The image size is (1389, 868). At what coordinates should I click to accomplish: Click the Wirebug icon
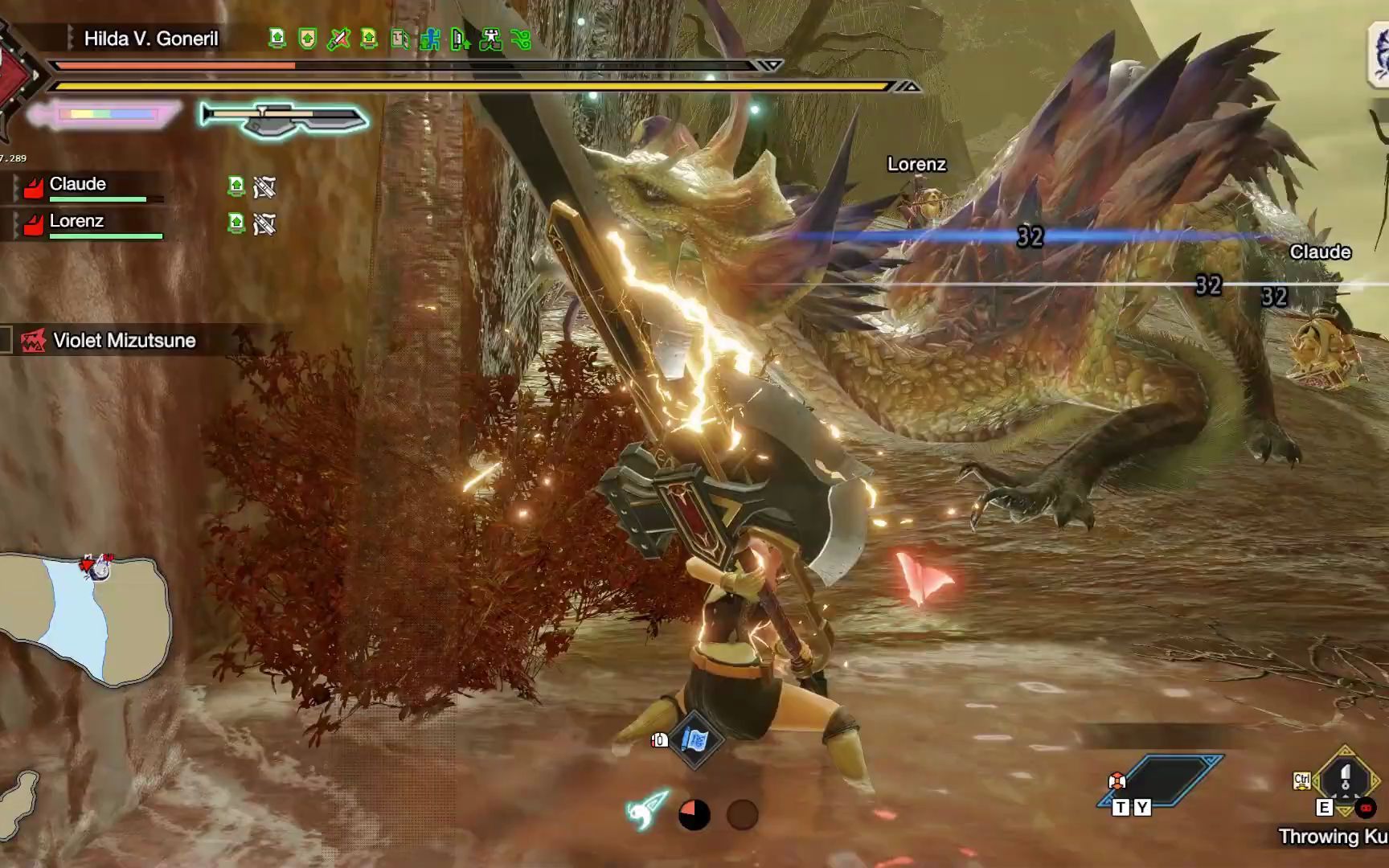coord(647,810)
